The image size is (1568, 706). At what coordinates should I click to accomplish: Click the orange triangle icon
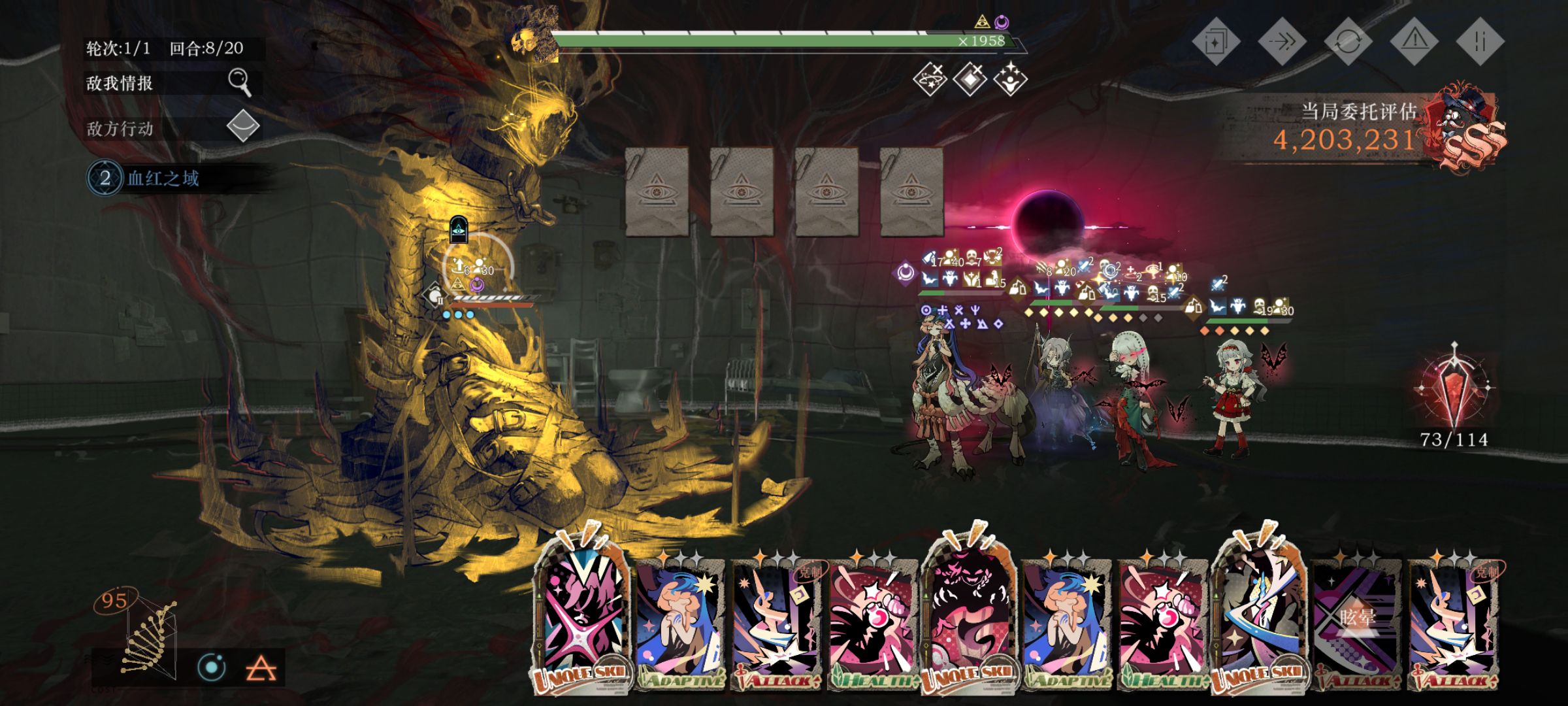261,668
